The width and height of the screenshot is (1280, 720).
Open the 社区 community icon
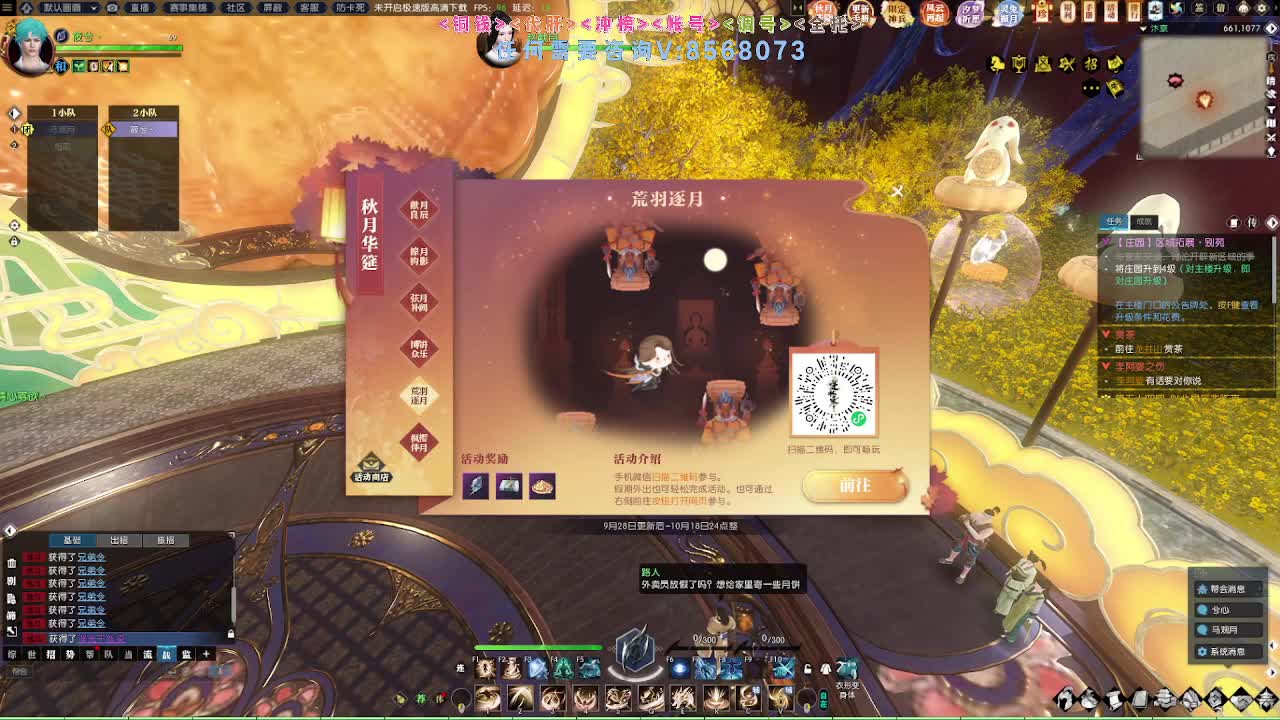click(x=234, y=8)
